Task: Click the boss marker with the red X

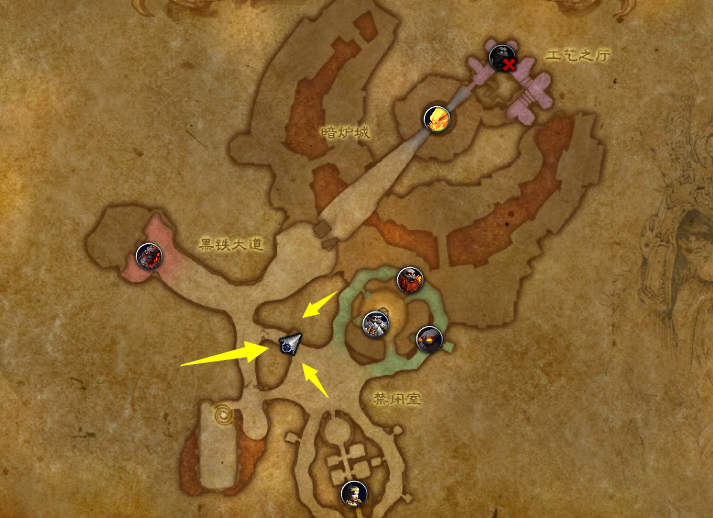Action: click(x=502, y=58)
